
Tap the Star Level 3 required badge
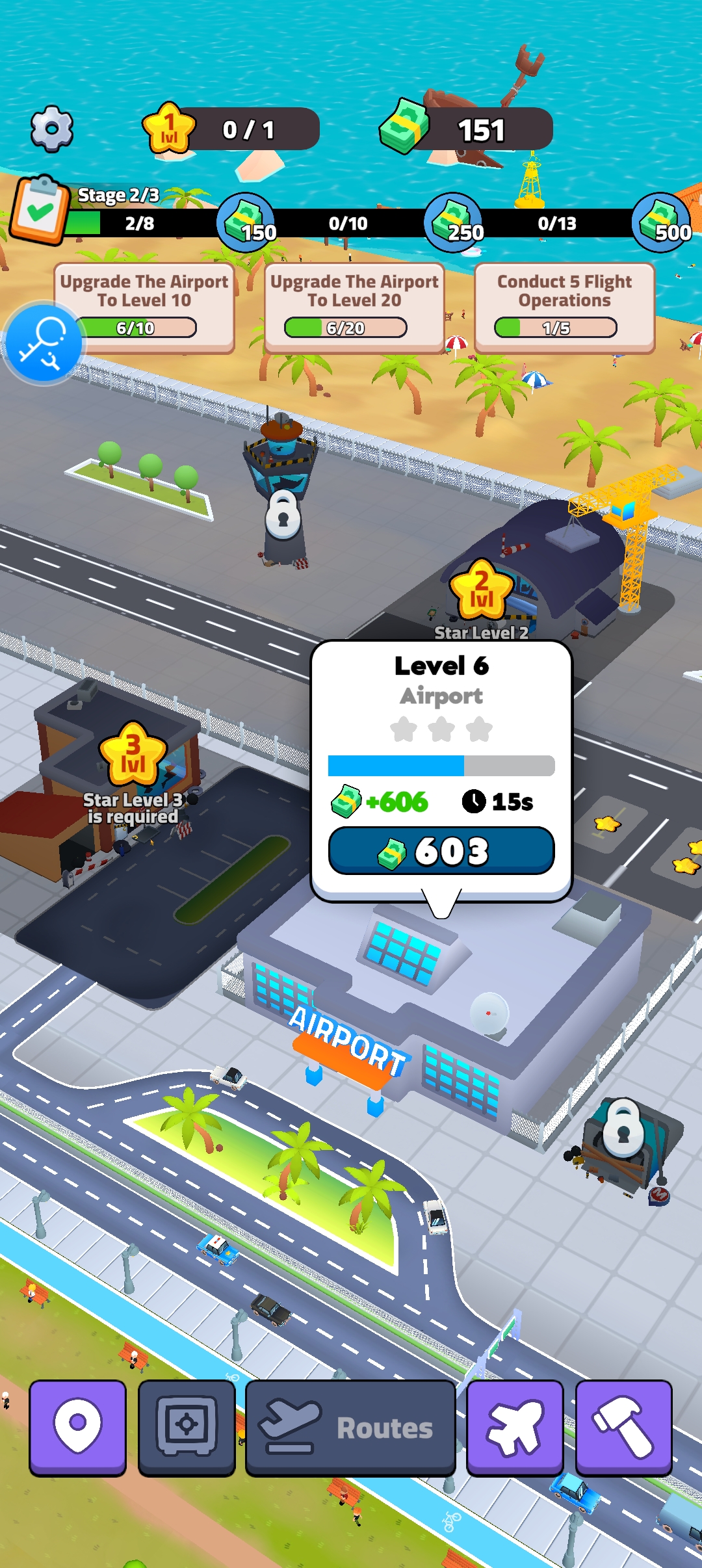pyautogui.click(x=133, y=754)
